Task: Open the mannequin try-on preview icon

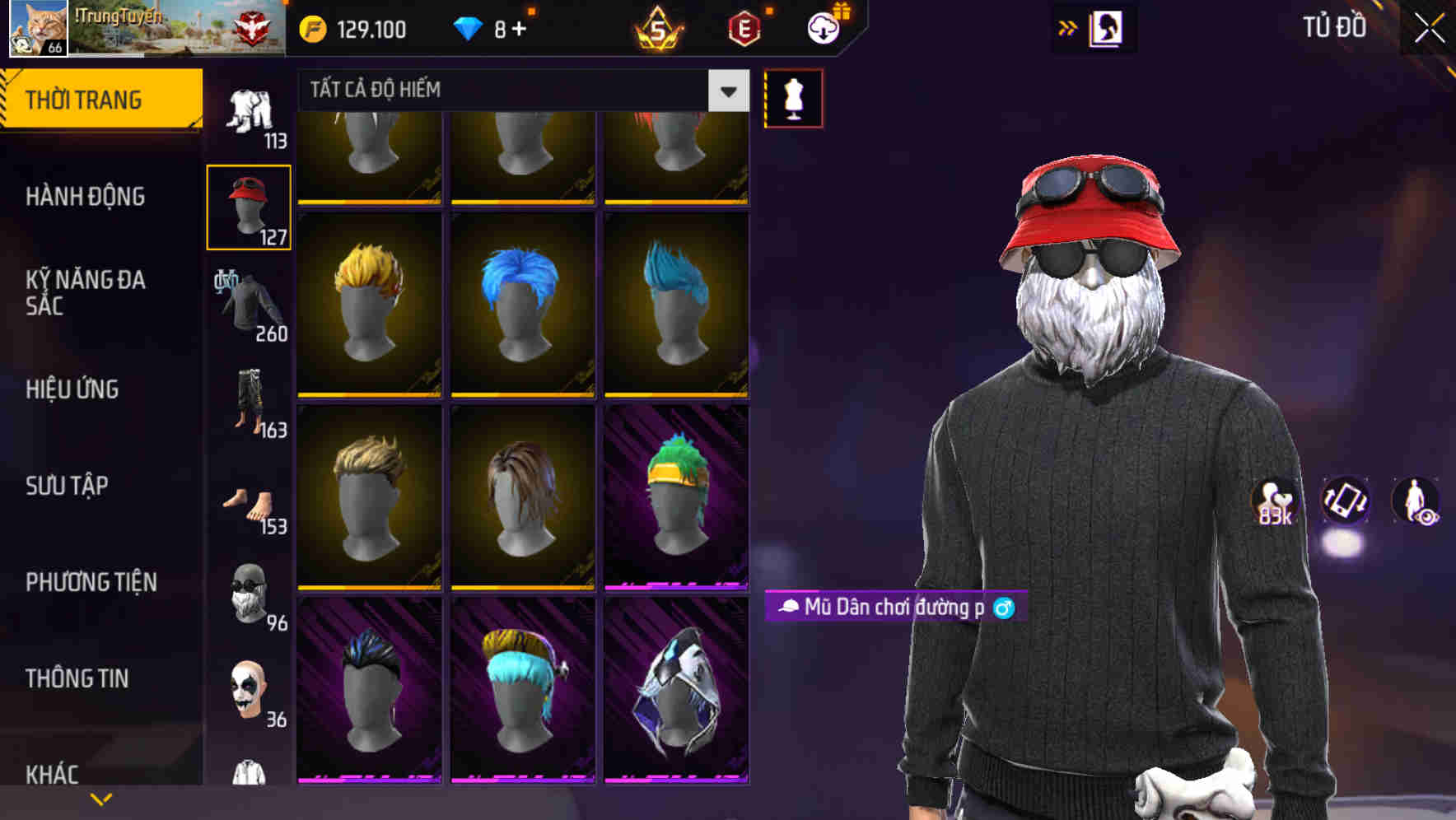Action: (x=793, y=98)
